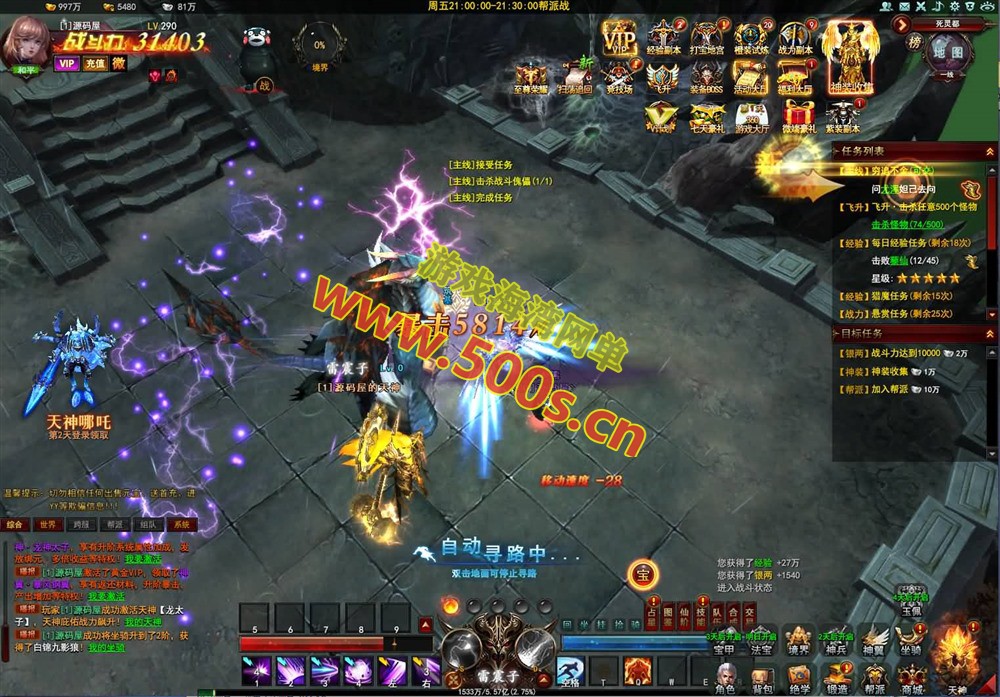Click the 我的坐骑 chat link

pos(106,648)
